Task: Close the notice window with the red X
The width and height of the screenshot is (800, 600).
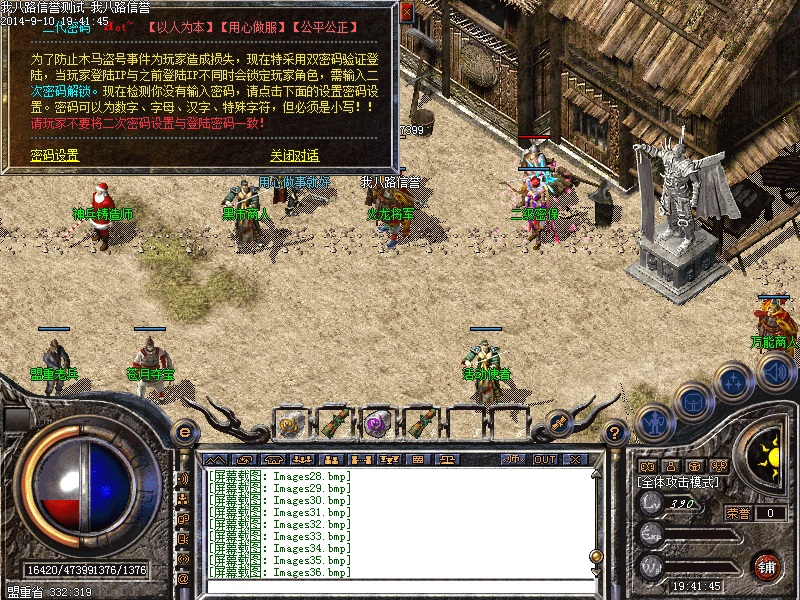Action: coord(406,13)
